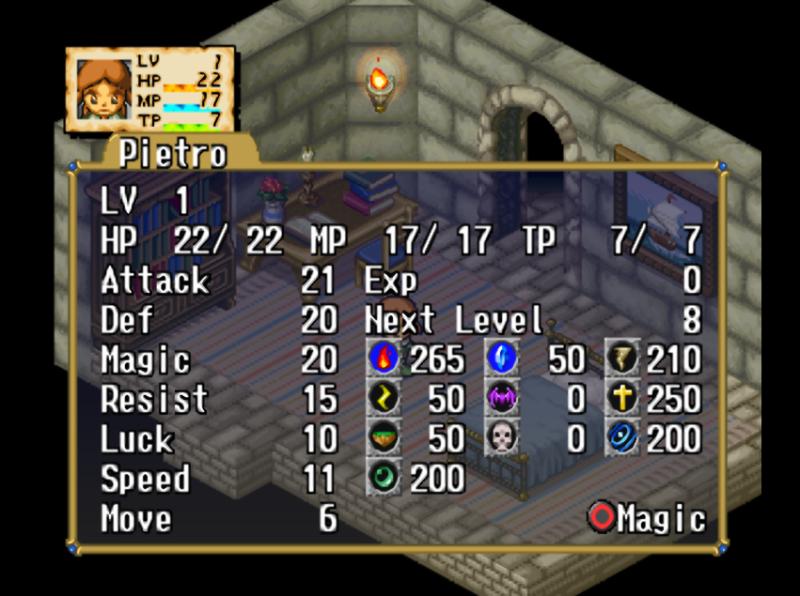Choose the blue ice crystal element icon
800x596 pixels.
tap(502, 358)
